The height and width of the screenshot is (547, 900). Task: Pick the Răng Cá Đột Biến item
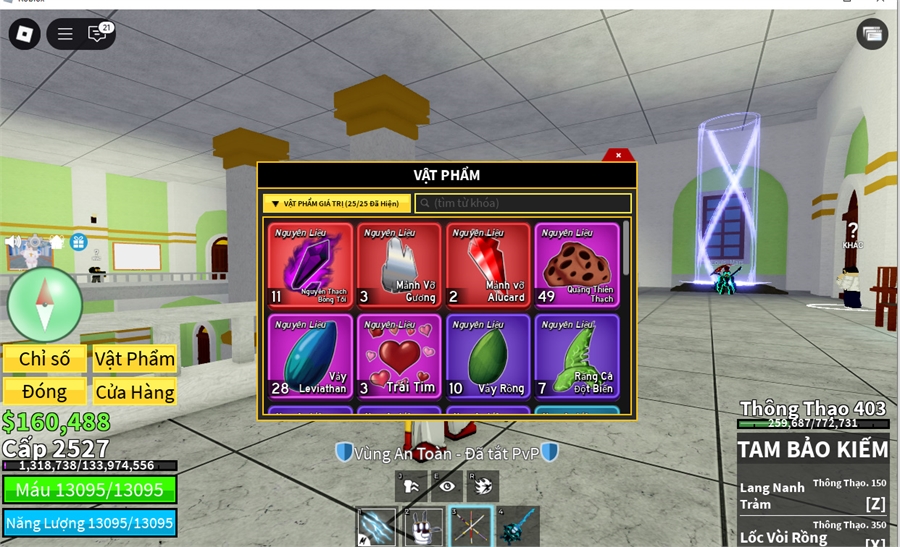tap(576, 356)
